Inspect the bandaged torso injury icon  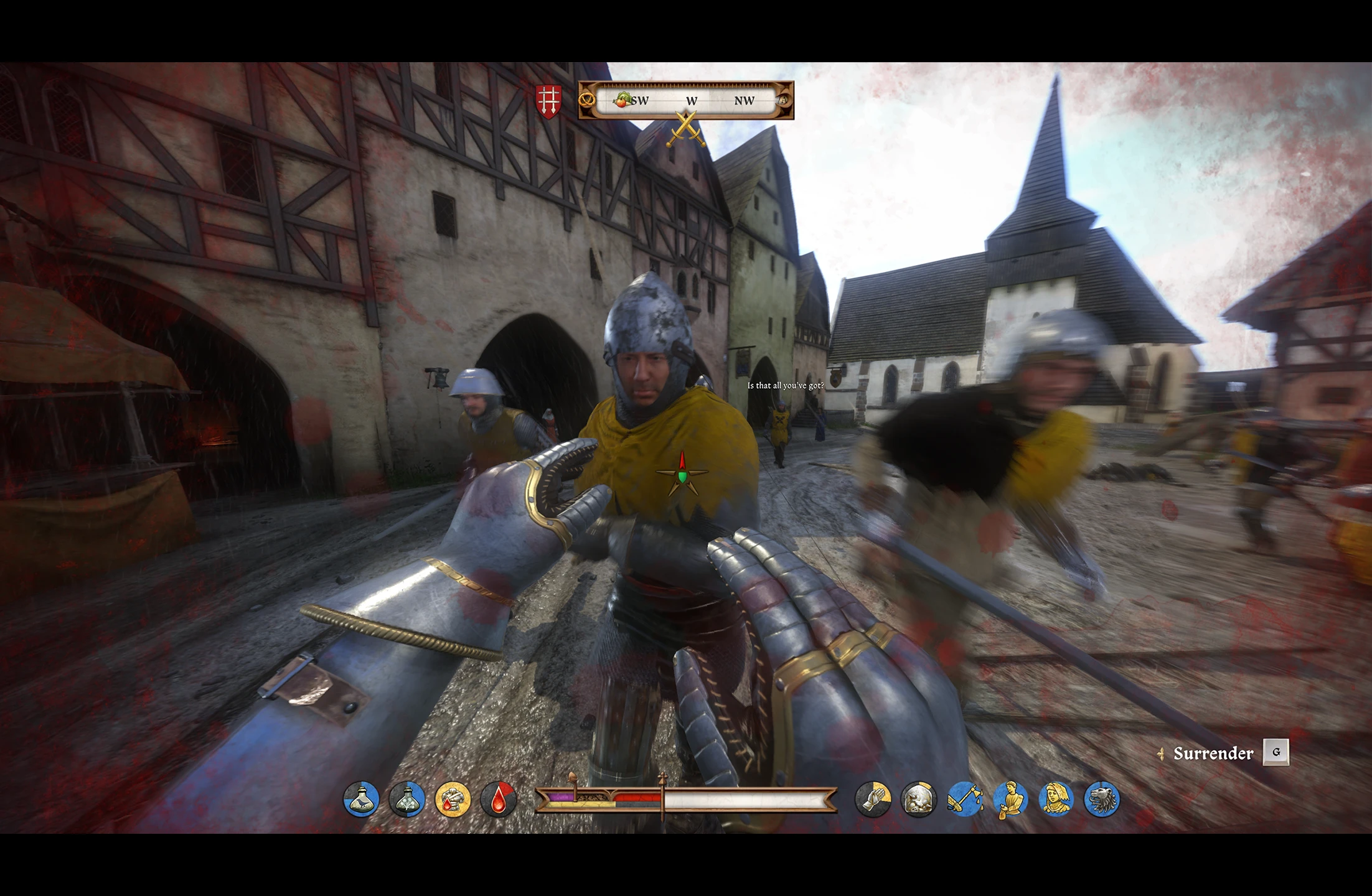[x=453, y=799]
